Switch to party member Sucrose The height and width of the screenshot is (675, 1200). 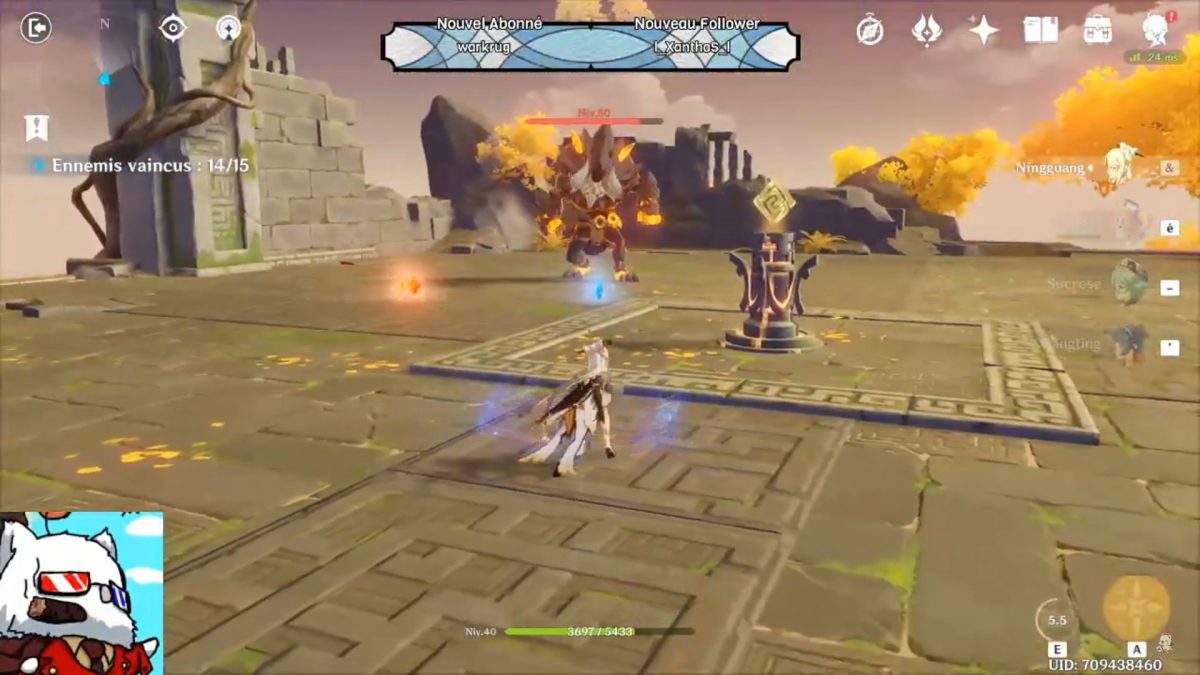point(1129,284)
